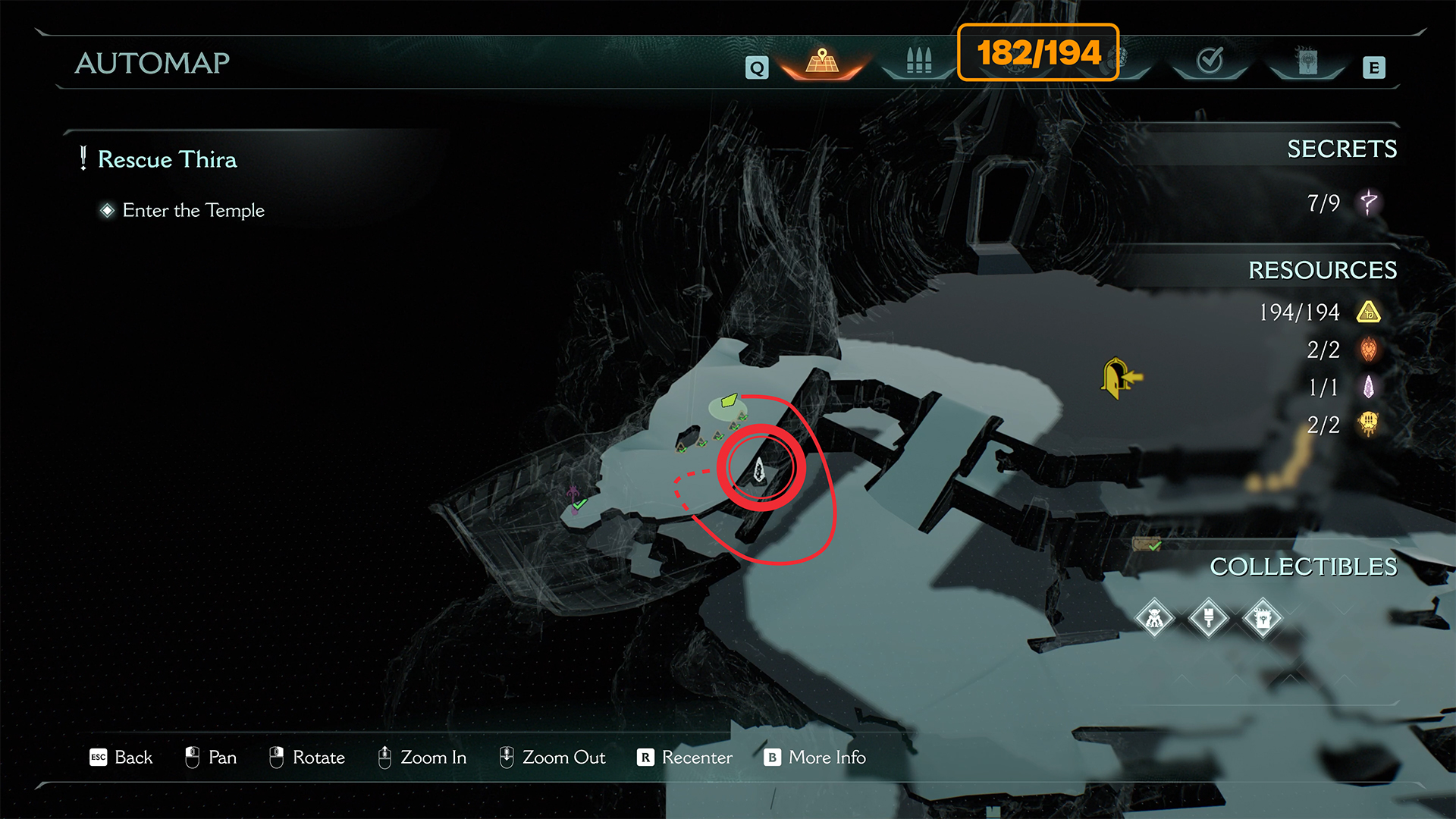The height and width of the screenshot is (819, 1456).
Task: Select the Rescue Thira objective
Action: pyautogui.click(x=167, y=160)
